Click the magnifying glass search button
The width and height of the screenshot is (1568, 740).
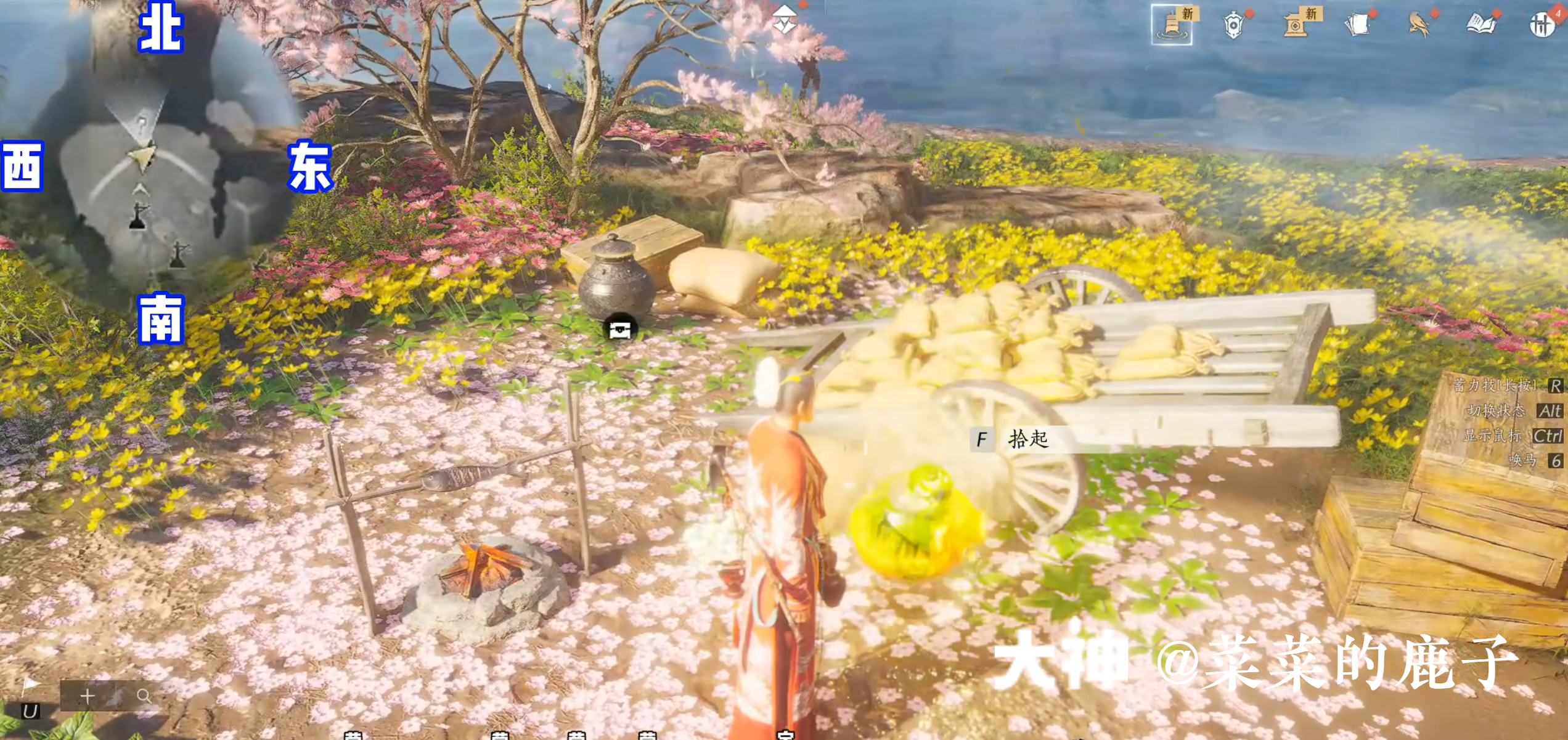click(144, 696)
